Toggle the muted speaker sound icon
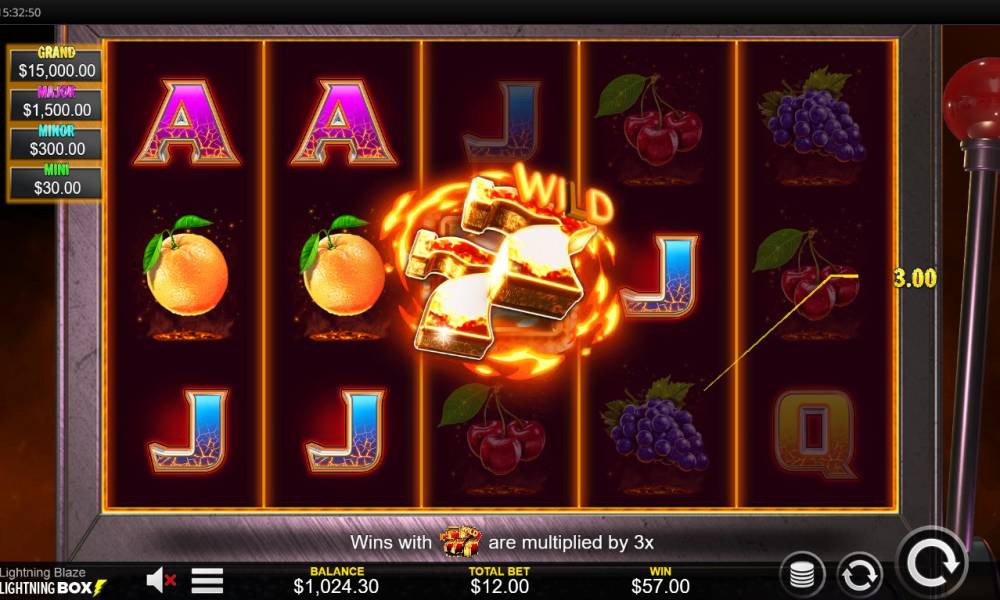1000x600 pixels. pos(160,579)
